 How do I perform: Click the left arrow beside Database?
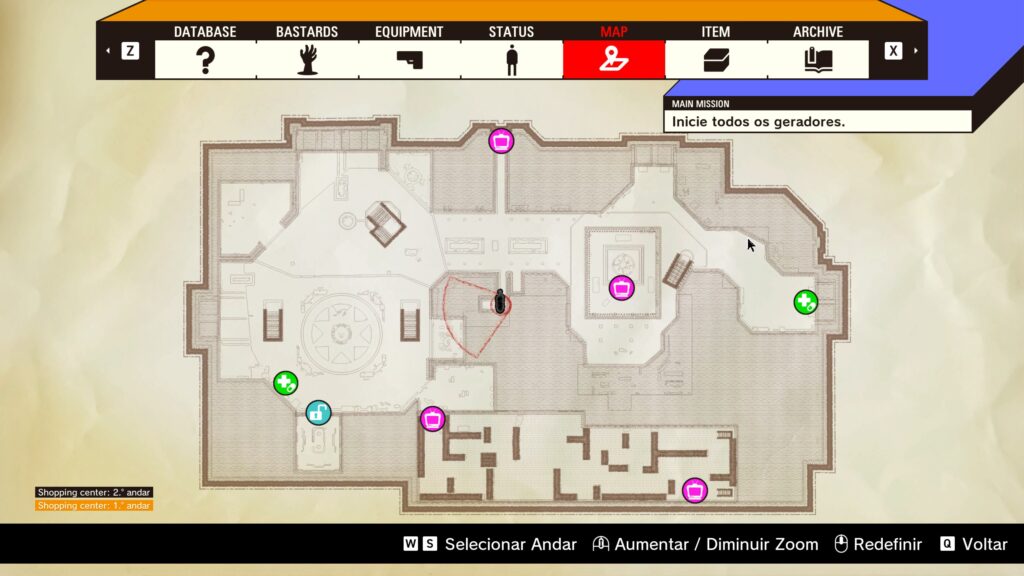click(x=109, y=51)
